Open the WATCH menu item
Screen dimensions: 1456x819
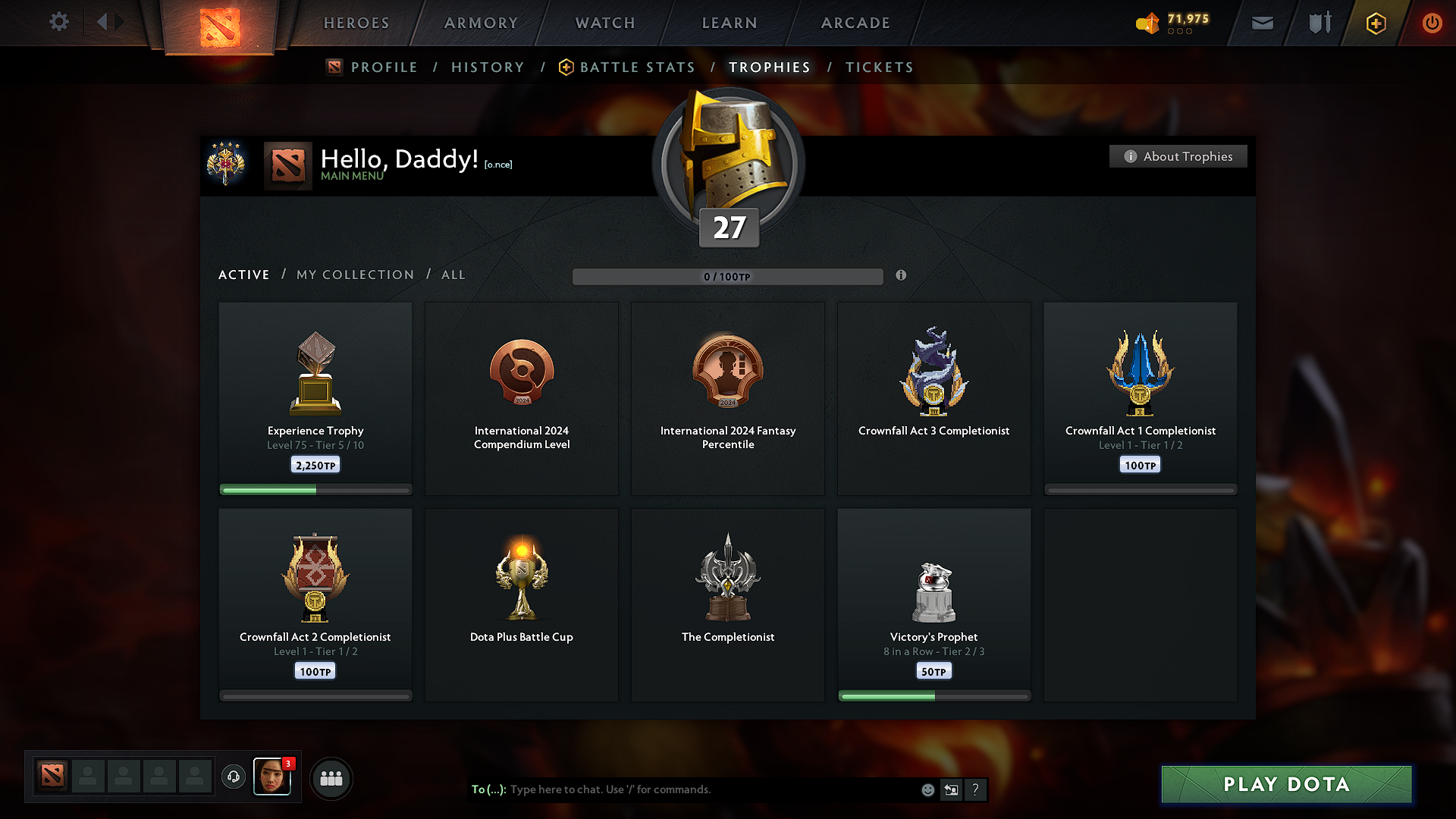(604, 23)
